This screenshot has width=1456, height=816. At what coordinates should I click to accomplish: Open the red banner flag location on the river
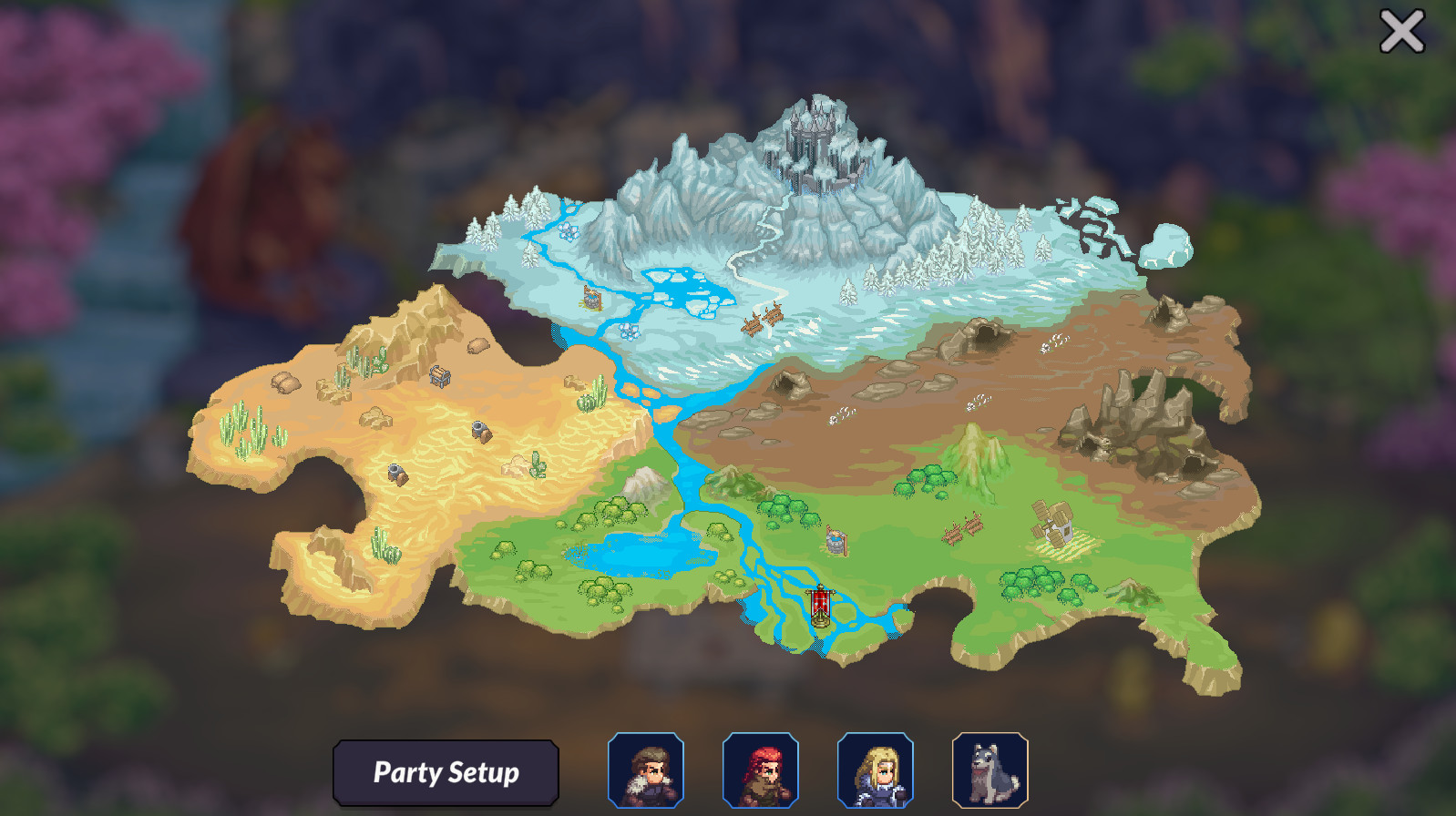(x=820, y=603)
